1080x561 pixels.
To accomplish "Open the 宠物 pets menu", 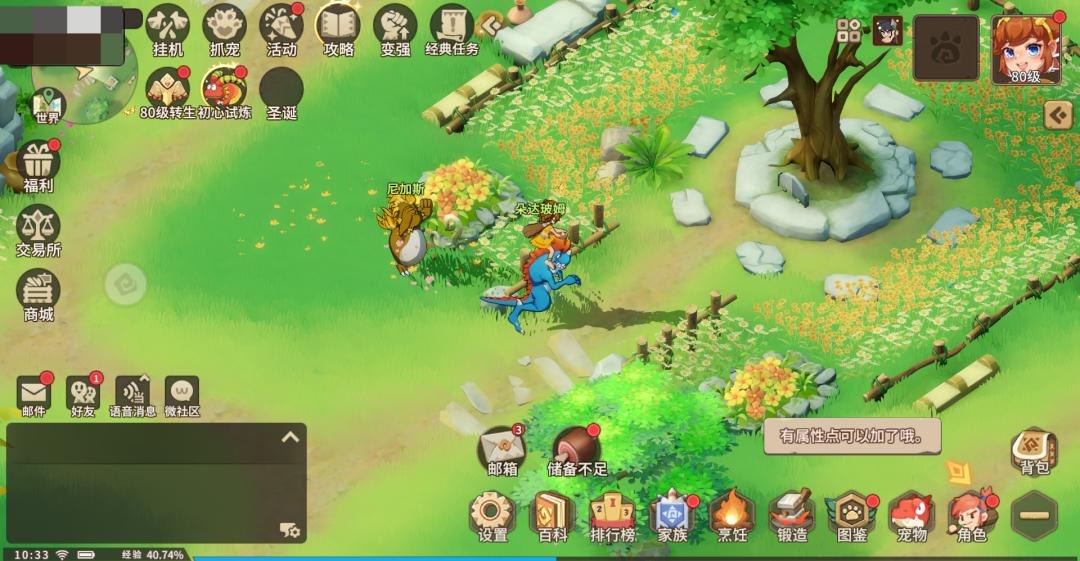I will (x=911, y=514).
